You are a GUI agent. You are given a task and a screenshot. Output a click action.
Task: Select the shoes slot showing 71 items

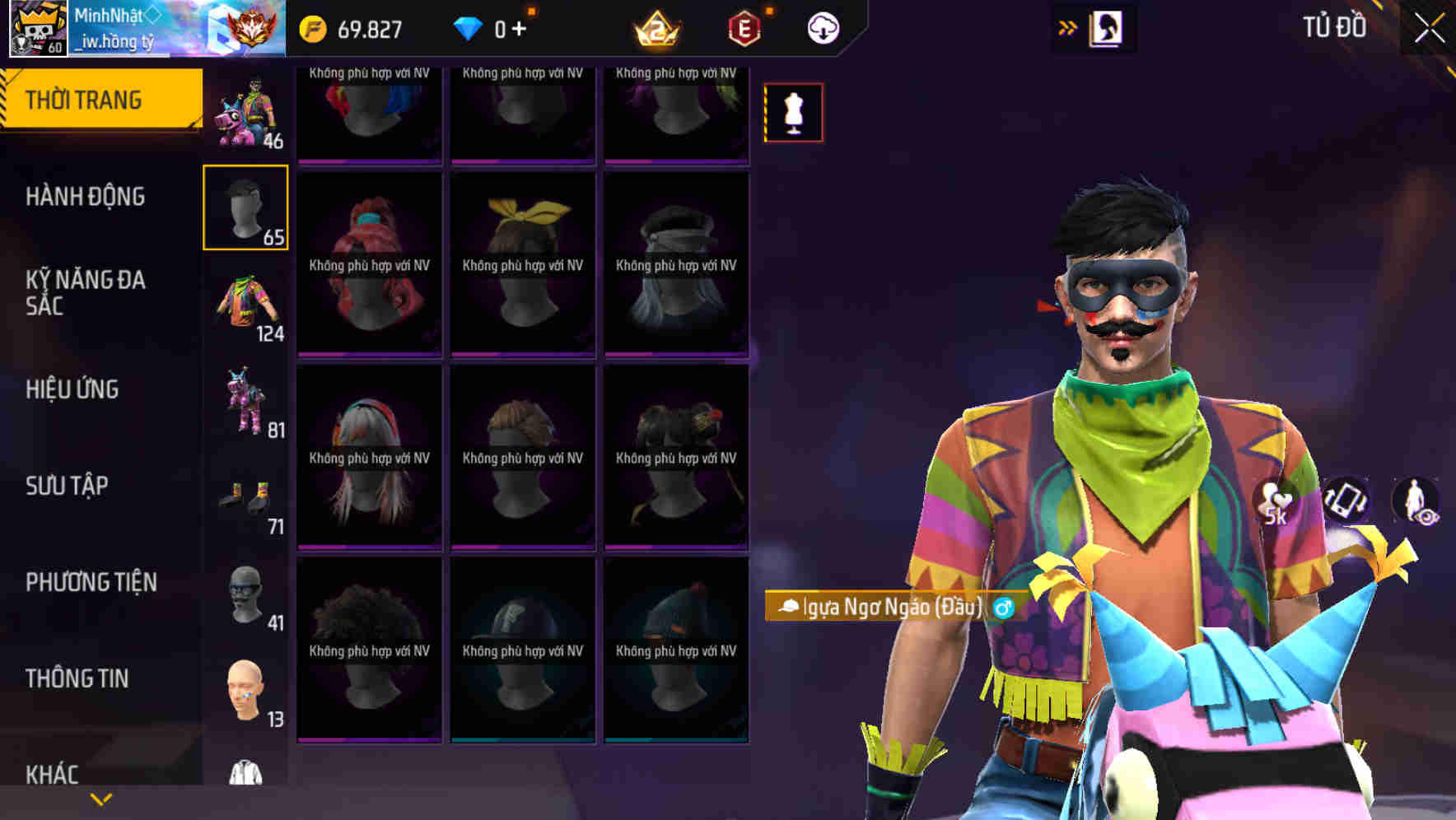pos(246,496)
